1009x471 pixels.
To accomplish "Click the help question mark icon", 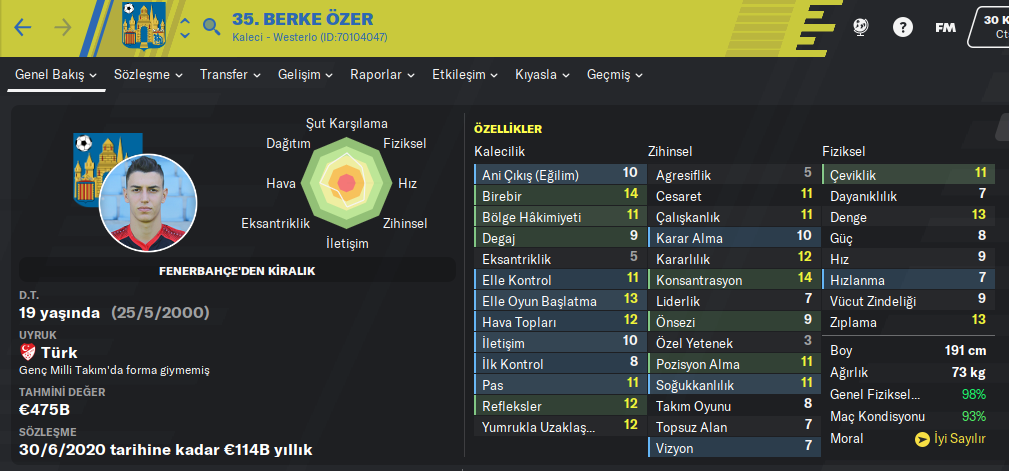I will [x=903, y=27].
